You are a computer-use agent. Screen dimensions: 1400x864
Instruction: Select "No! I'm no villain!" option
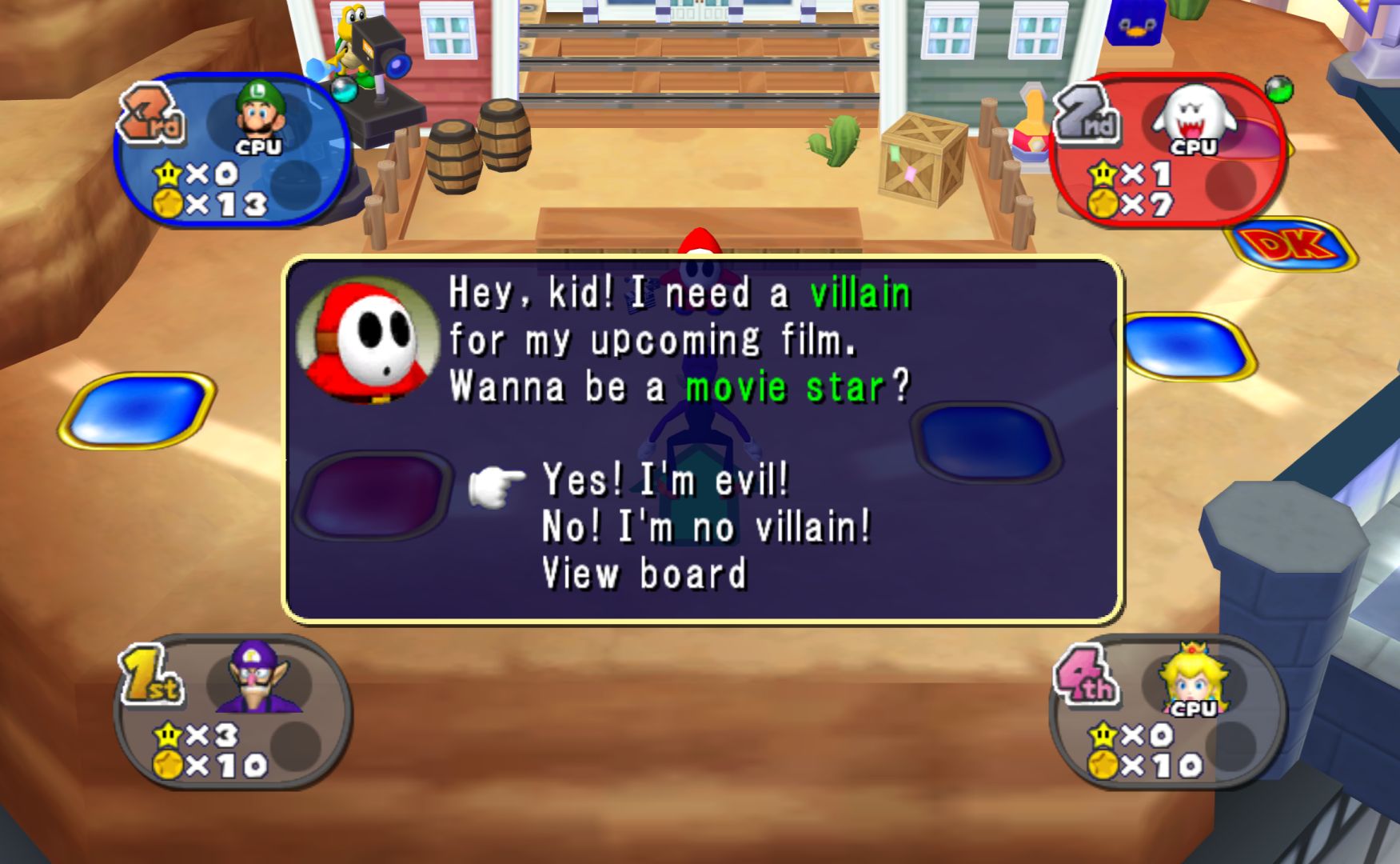[706, 527]
